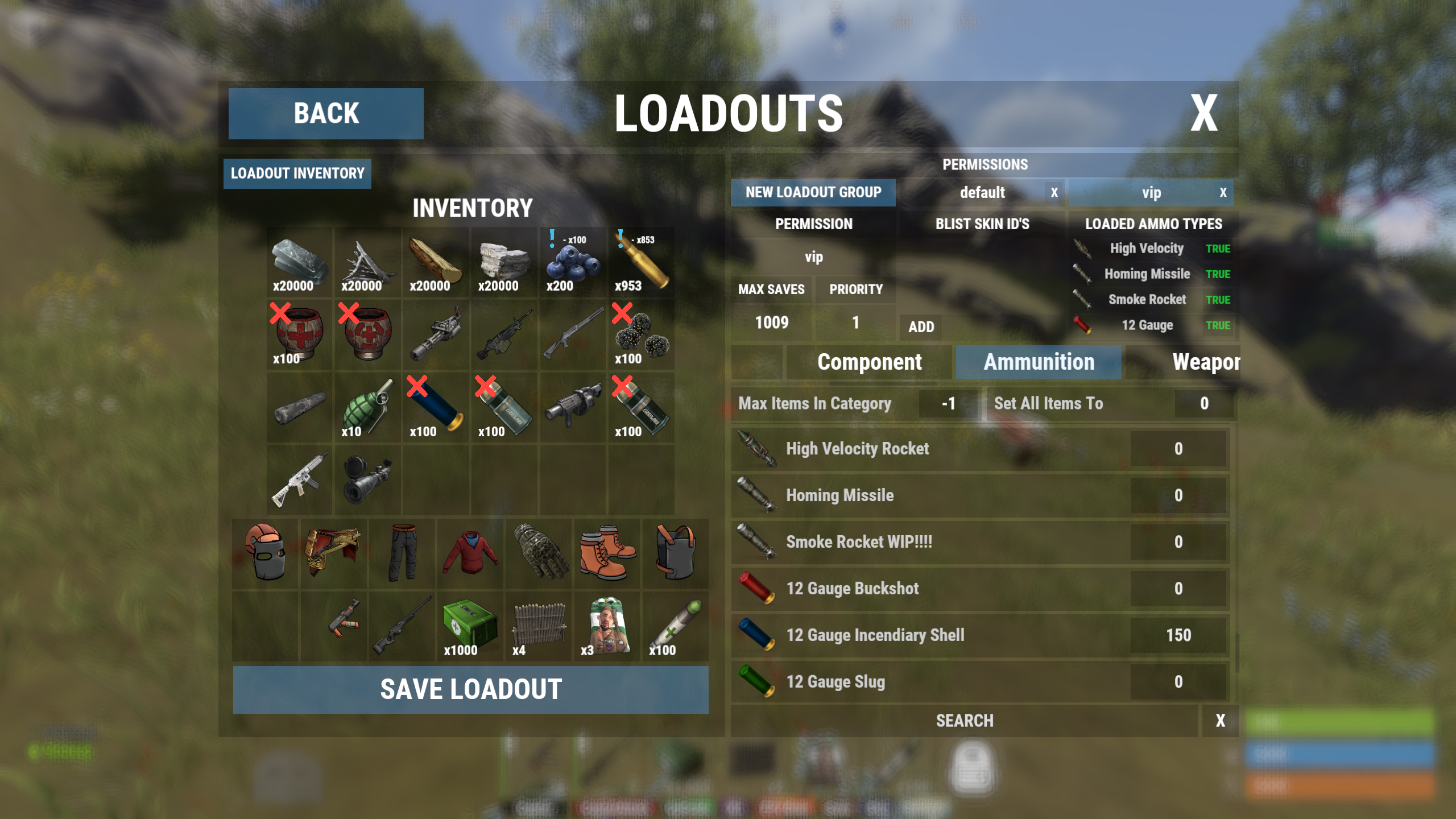The width and height of the screenshot is (1456, 819).
Task: Edit the Max Saves value field
Action: coord(771,322)
